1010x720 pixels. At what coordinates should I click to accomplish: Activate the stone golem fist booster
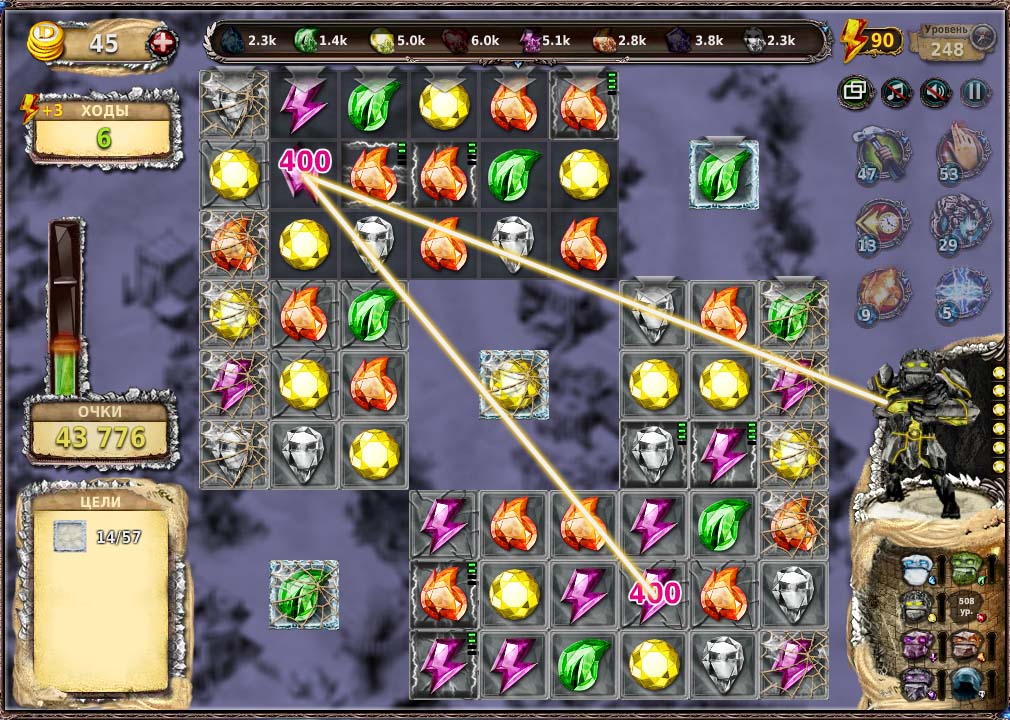click(962, 221)
